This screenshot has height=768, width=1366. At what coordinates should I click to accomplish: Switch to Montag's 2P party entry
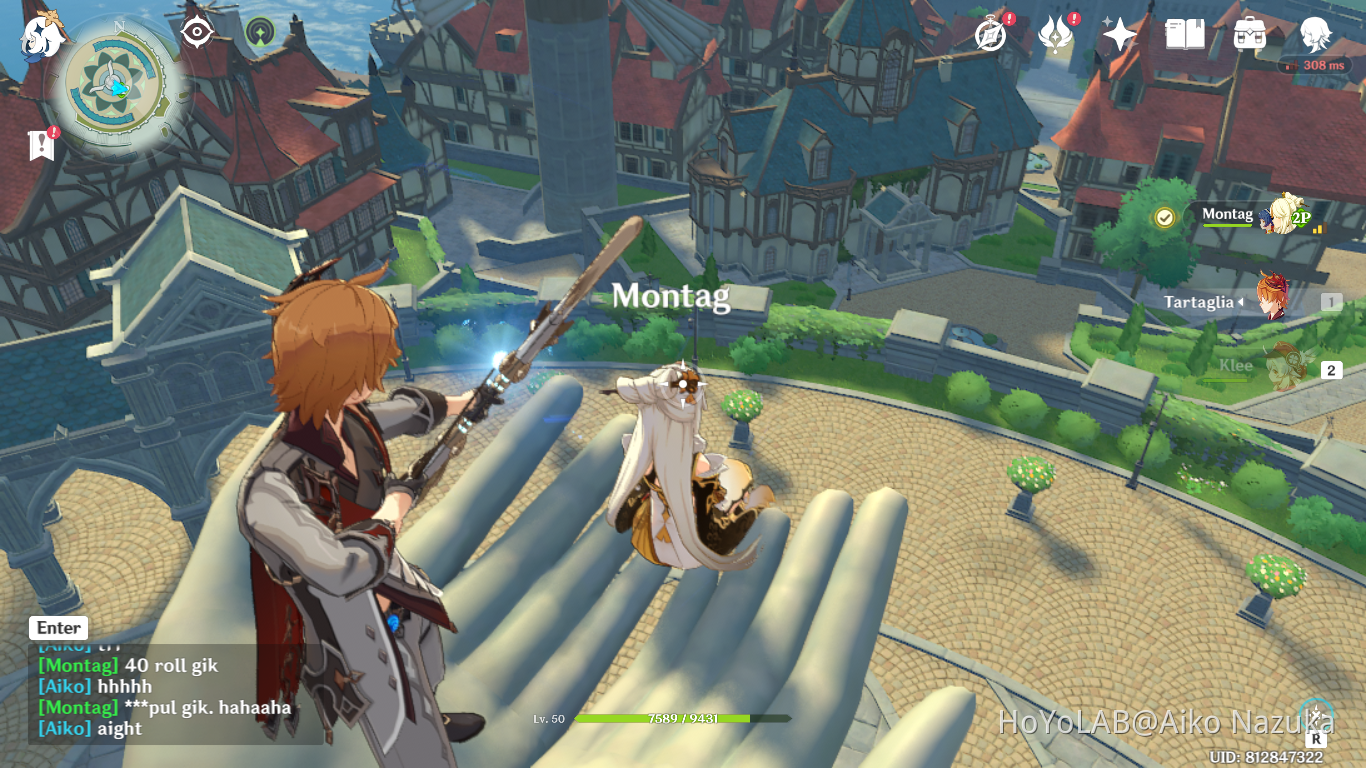[x=1302, y=217]
